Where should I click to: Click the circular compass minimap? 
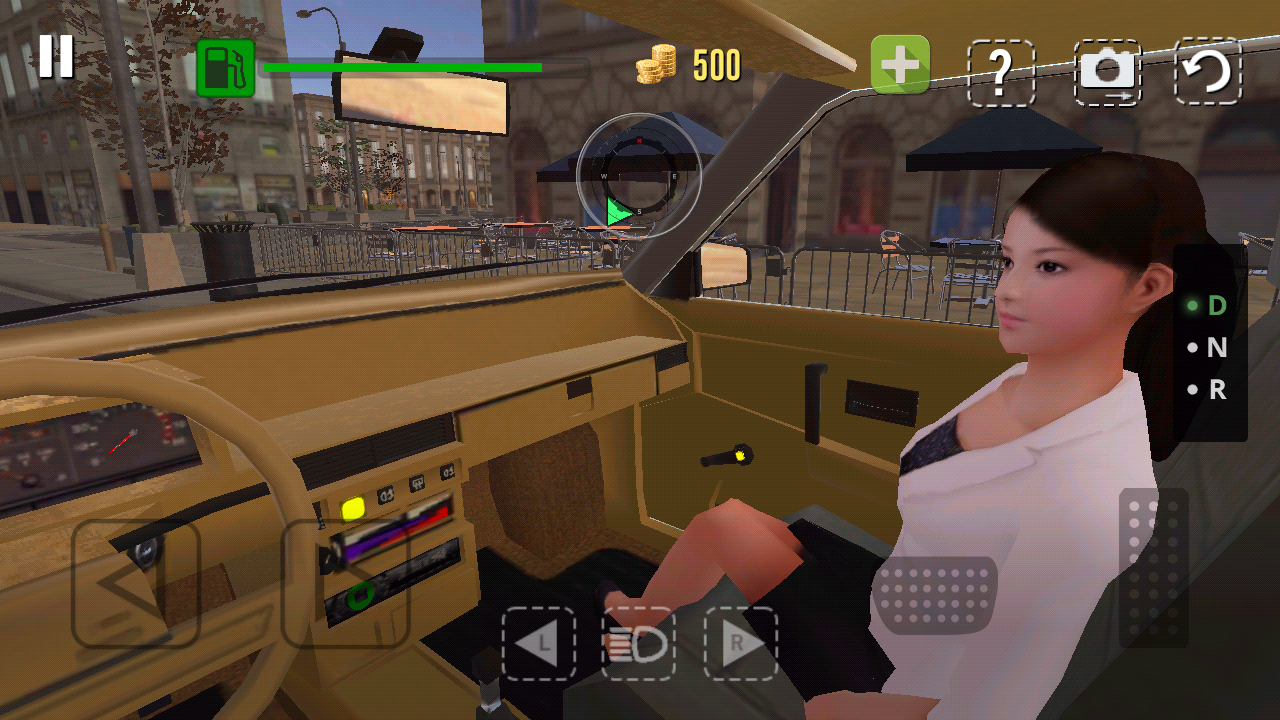tap(639, 176)
